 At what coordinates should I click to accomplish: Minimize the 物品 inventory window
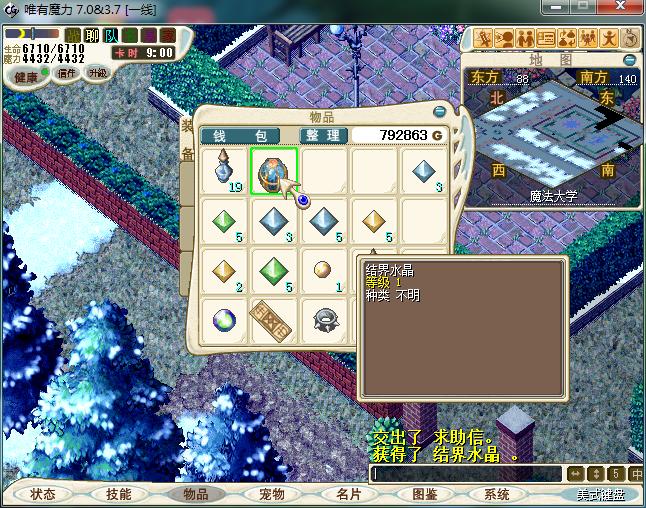(439, 113)
